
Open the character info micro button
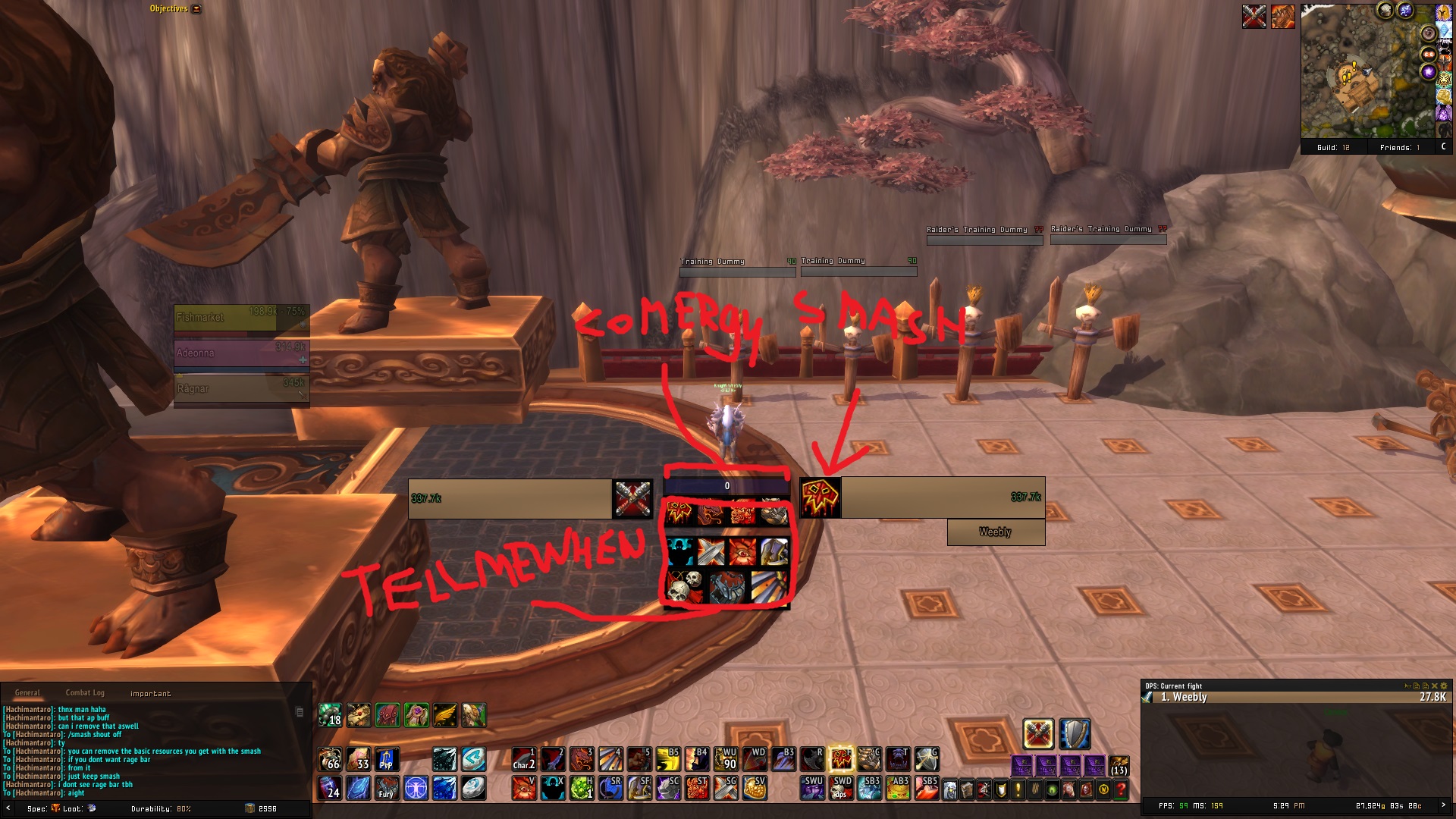950,790
